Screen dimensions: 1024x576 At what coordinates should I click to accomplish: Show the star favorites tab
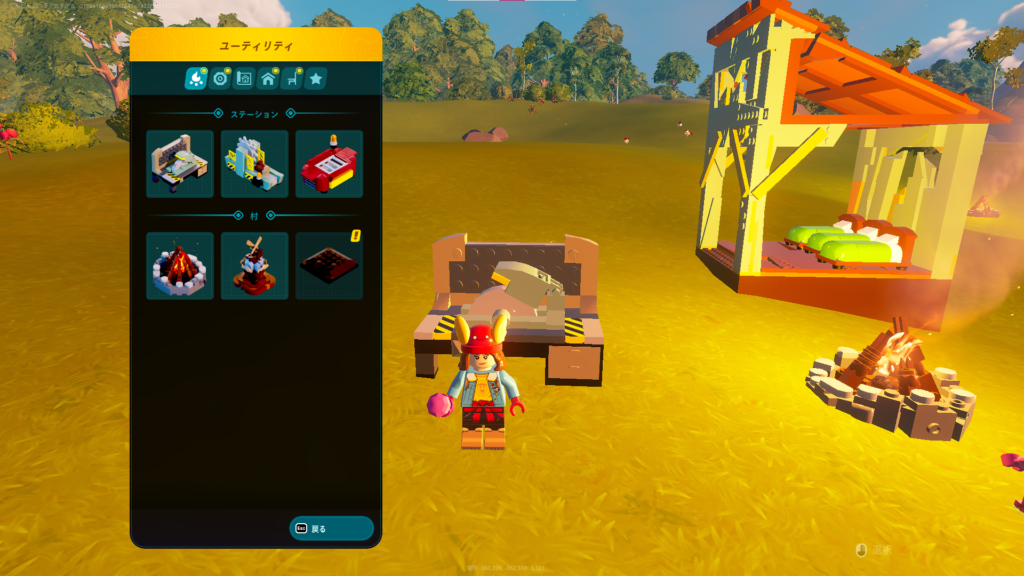tap(316, 78)
